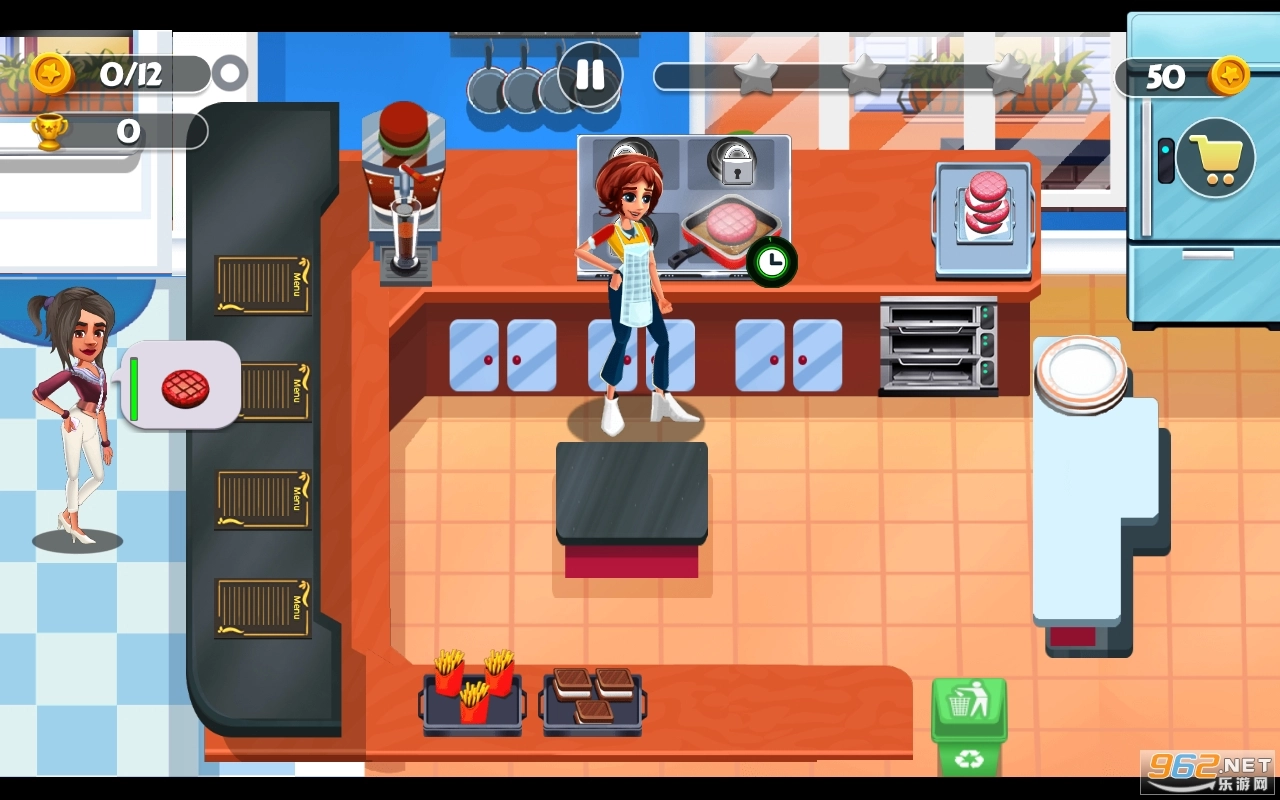Tap the green timer clock on the pan

770,262
